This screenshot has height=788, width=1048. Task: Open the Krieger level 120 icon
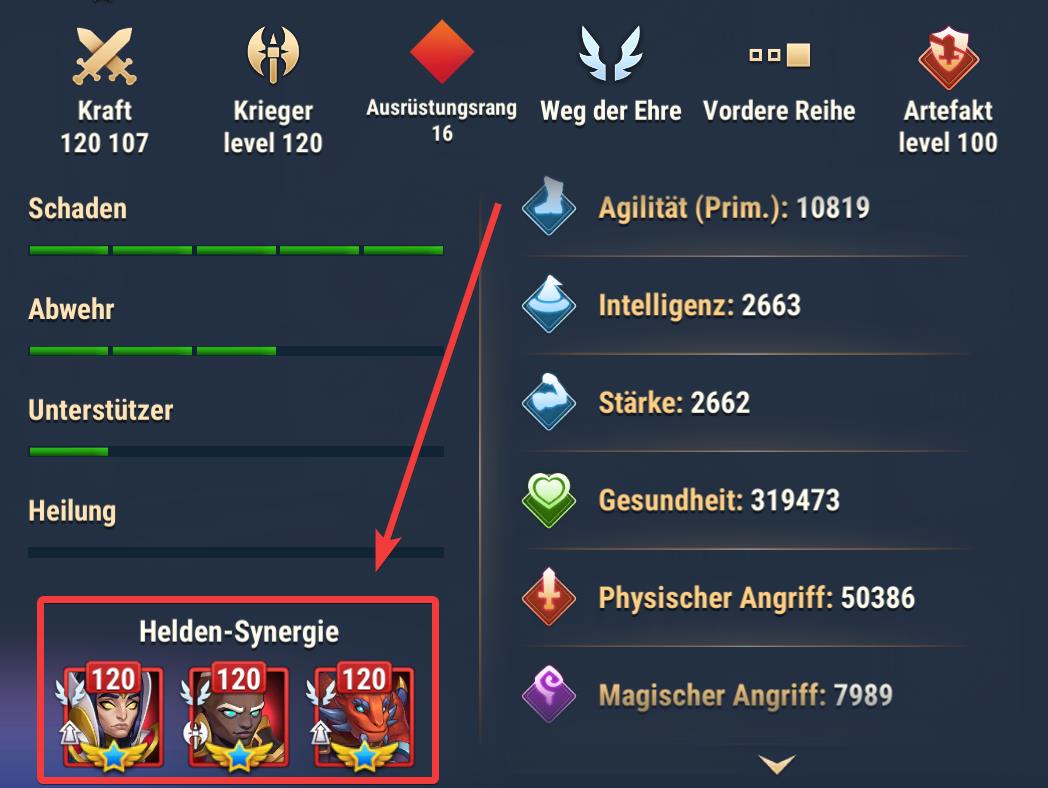(273, 55)
